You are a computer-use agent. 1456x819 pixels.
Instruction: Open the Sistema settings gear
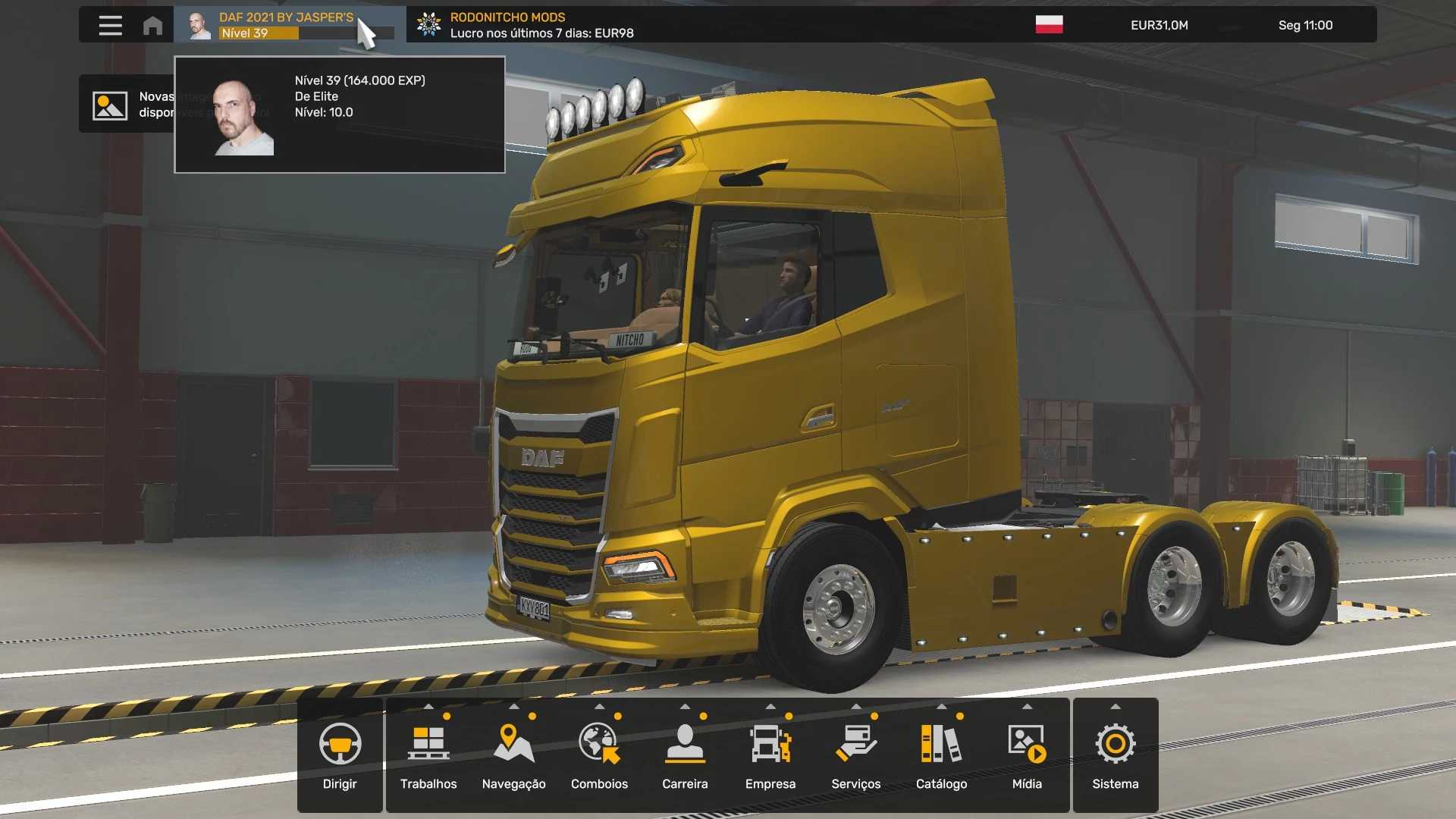tap(1116, 755)
